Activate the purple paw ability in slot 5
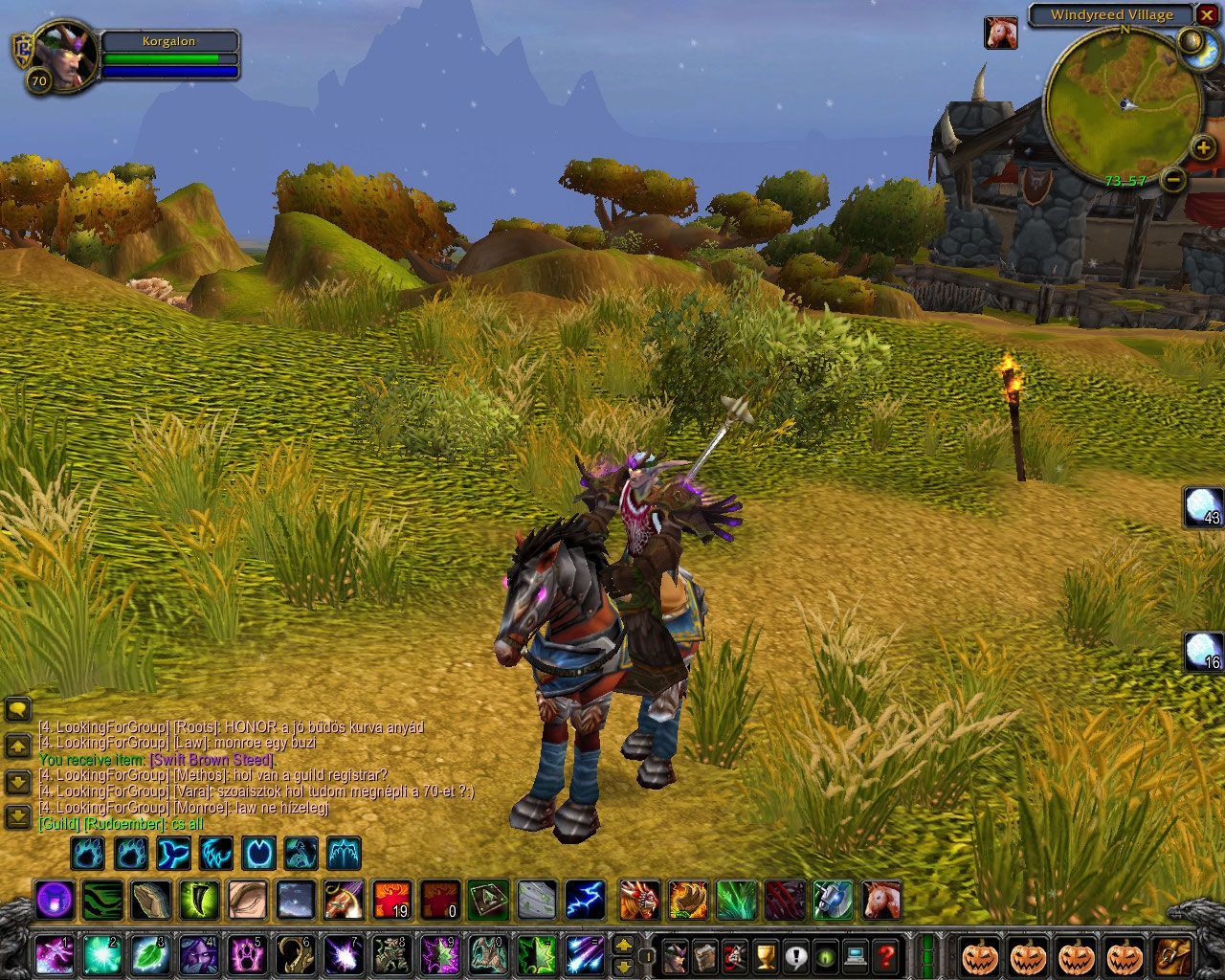 [x=248, y=955]
